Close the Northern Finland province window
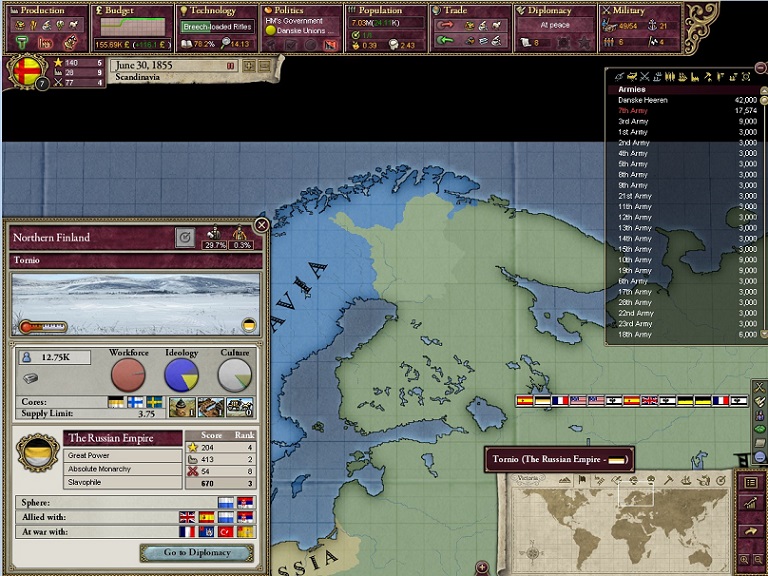Screen dimensions: 768x576 261,226
